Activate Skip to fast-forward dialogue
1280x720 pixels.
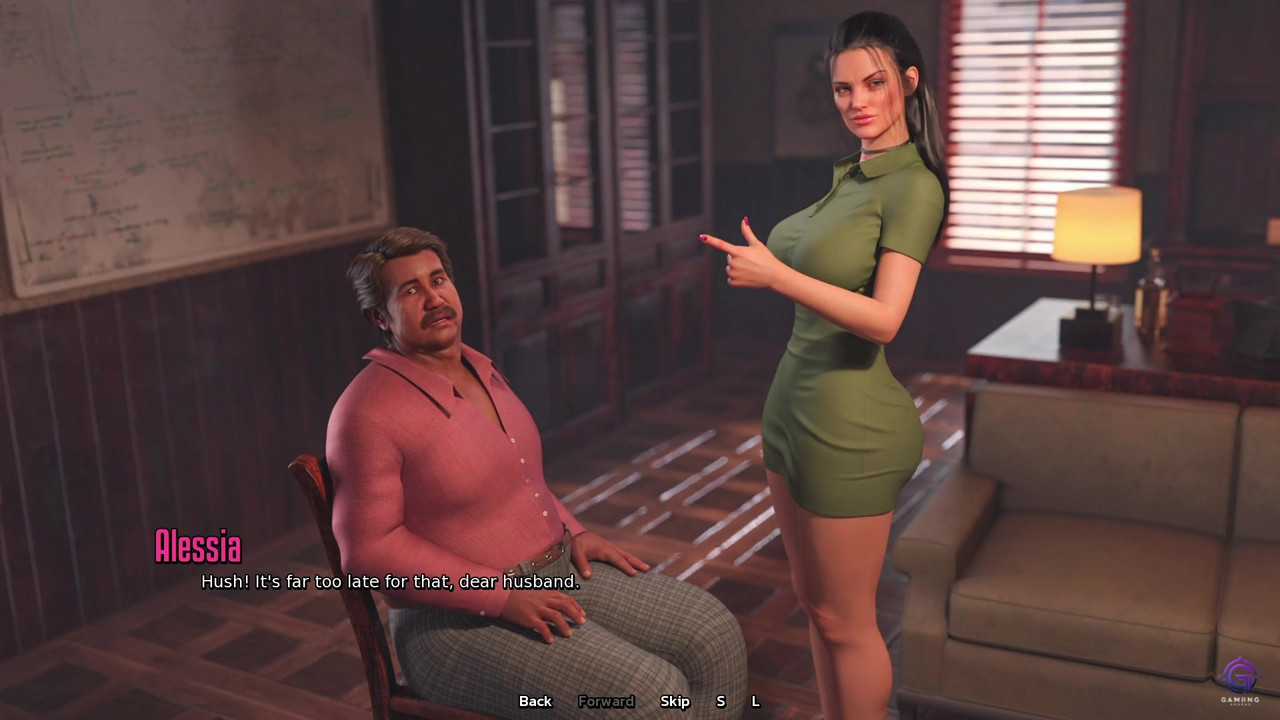point(675,701)
